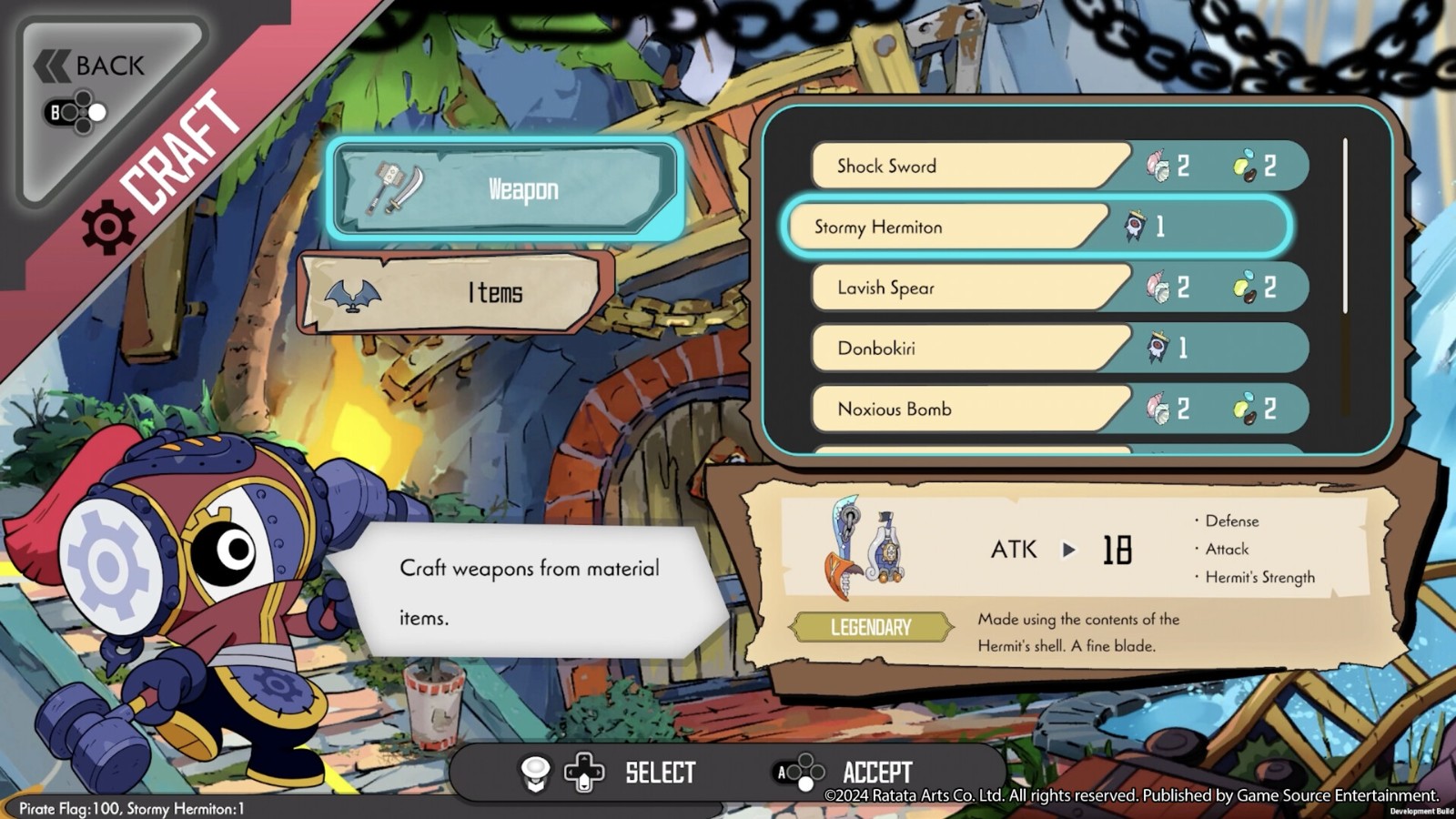
Task: Click the D-pad SELECT icon at bottom
Action: point(582,772)
